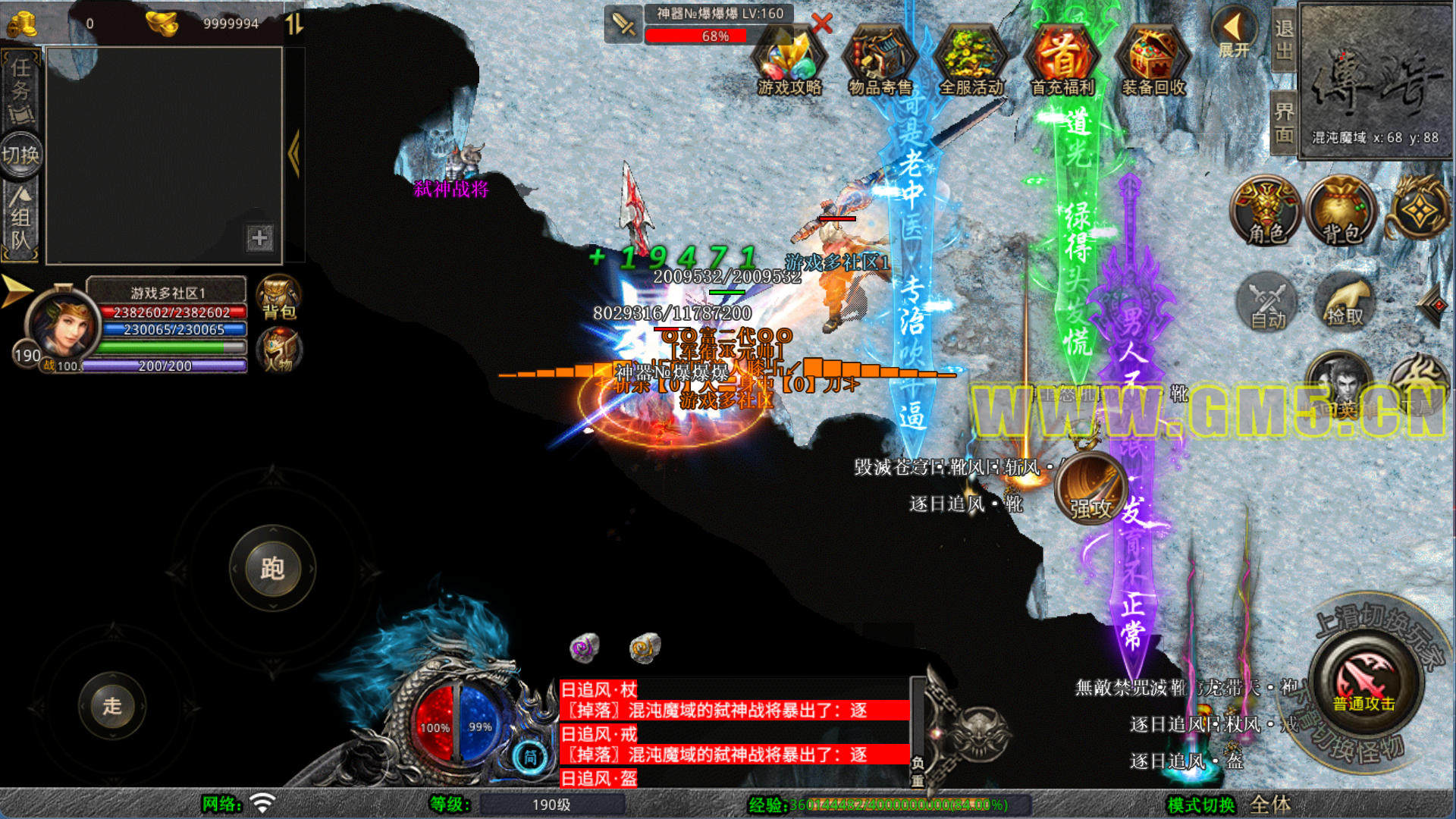Open the 首充福利 first-recharge bonus
This screenshot has width=1456, height=819.
pyautogui.click(x=1062, y=62)
